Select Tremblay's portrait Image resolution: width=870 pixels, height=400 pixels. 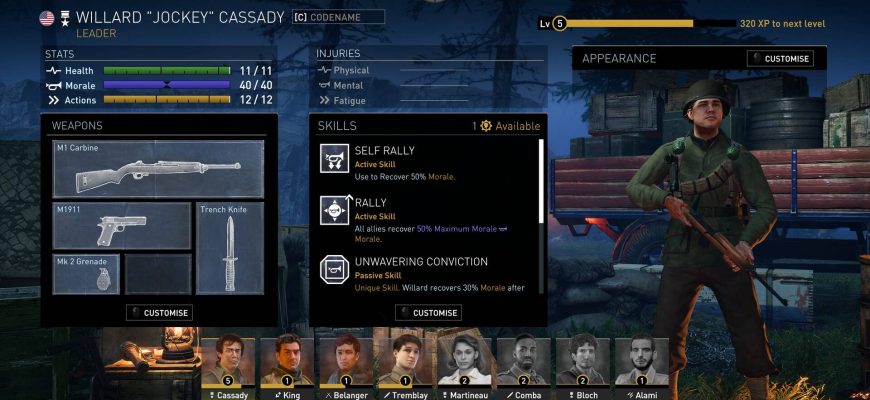click(401, 364)
